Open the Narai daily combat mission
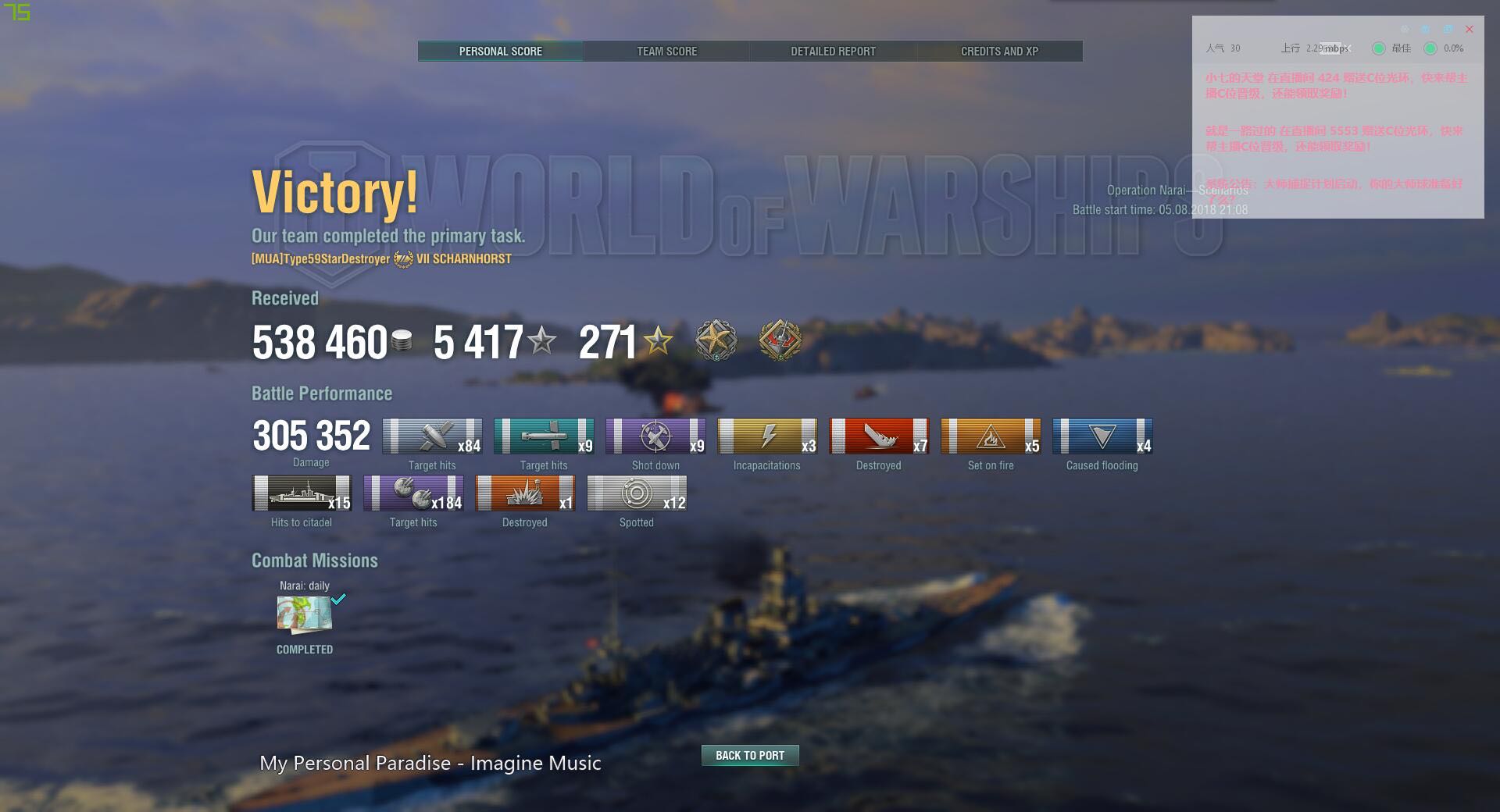1500x812 pixels. (x=305, y=614)
